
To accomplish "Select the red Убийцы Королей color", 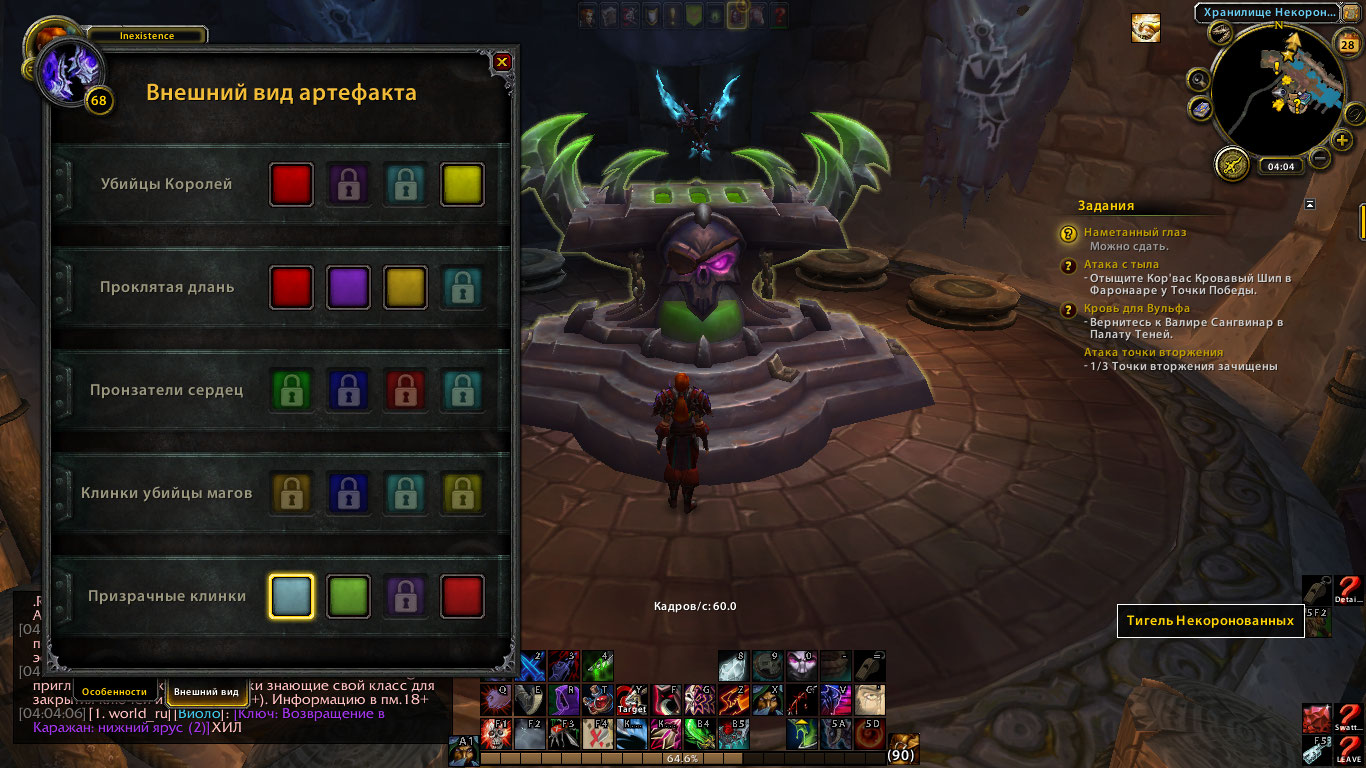I will coord(291,185).
